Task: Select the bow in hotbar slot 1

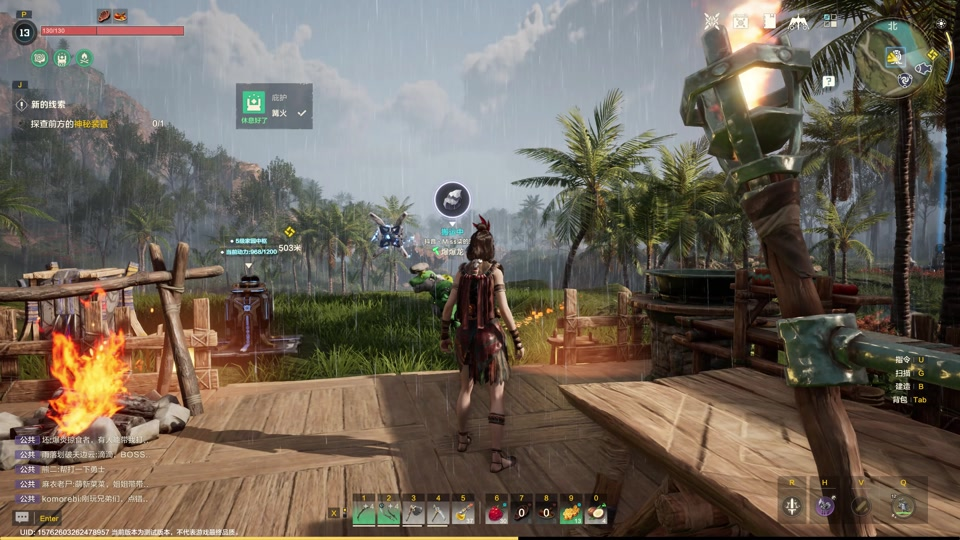Action: point(364,514)
